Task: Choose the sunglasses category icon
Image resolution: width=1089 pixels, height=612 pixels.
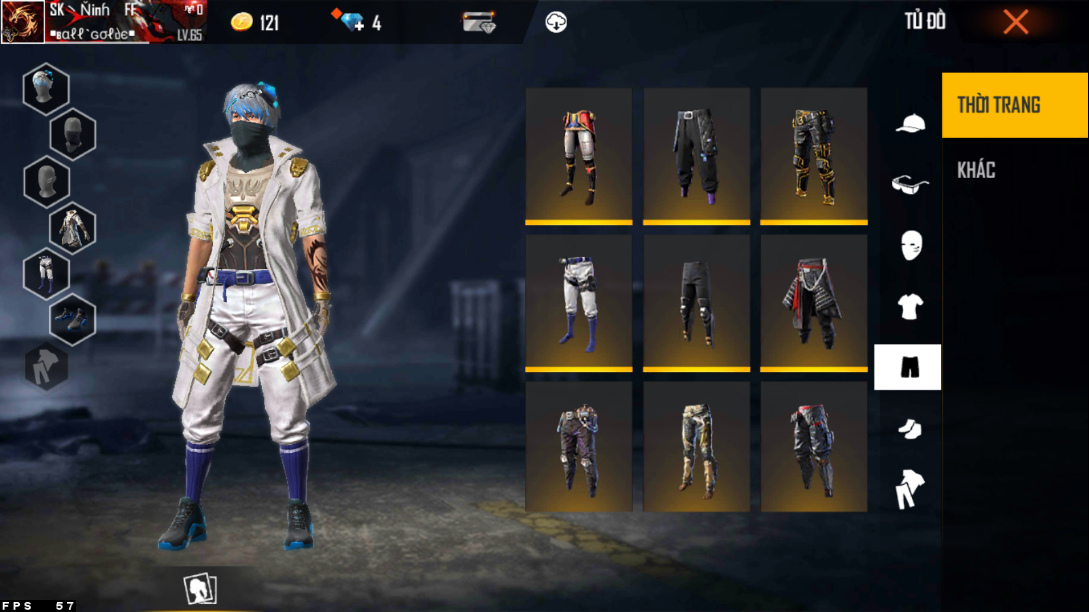Action: pyautogui.click(x=909, y=184)
